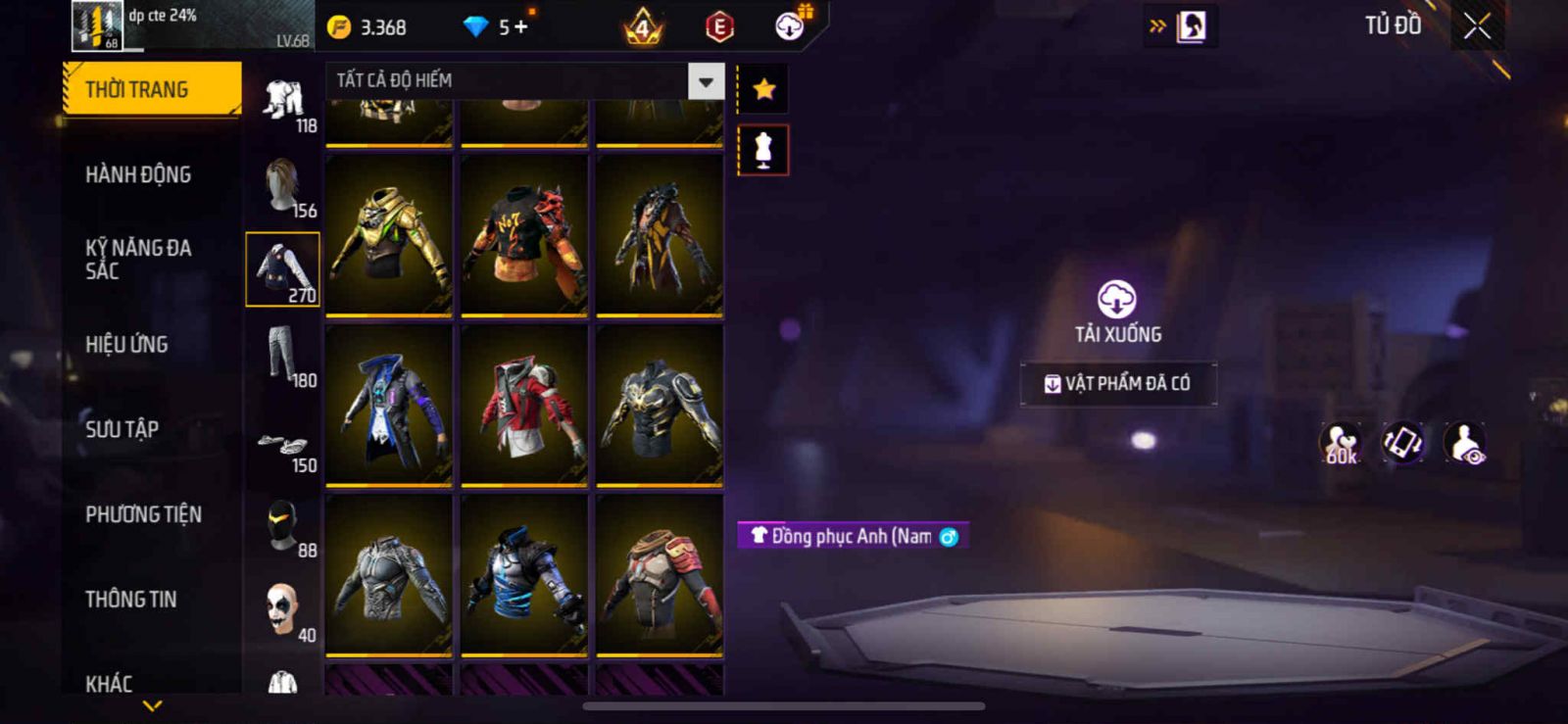Open the Hiệu Ứng category
Screen dimensions: 1568x724
[x=126, y=344]
